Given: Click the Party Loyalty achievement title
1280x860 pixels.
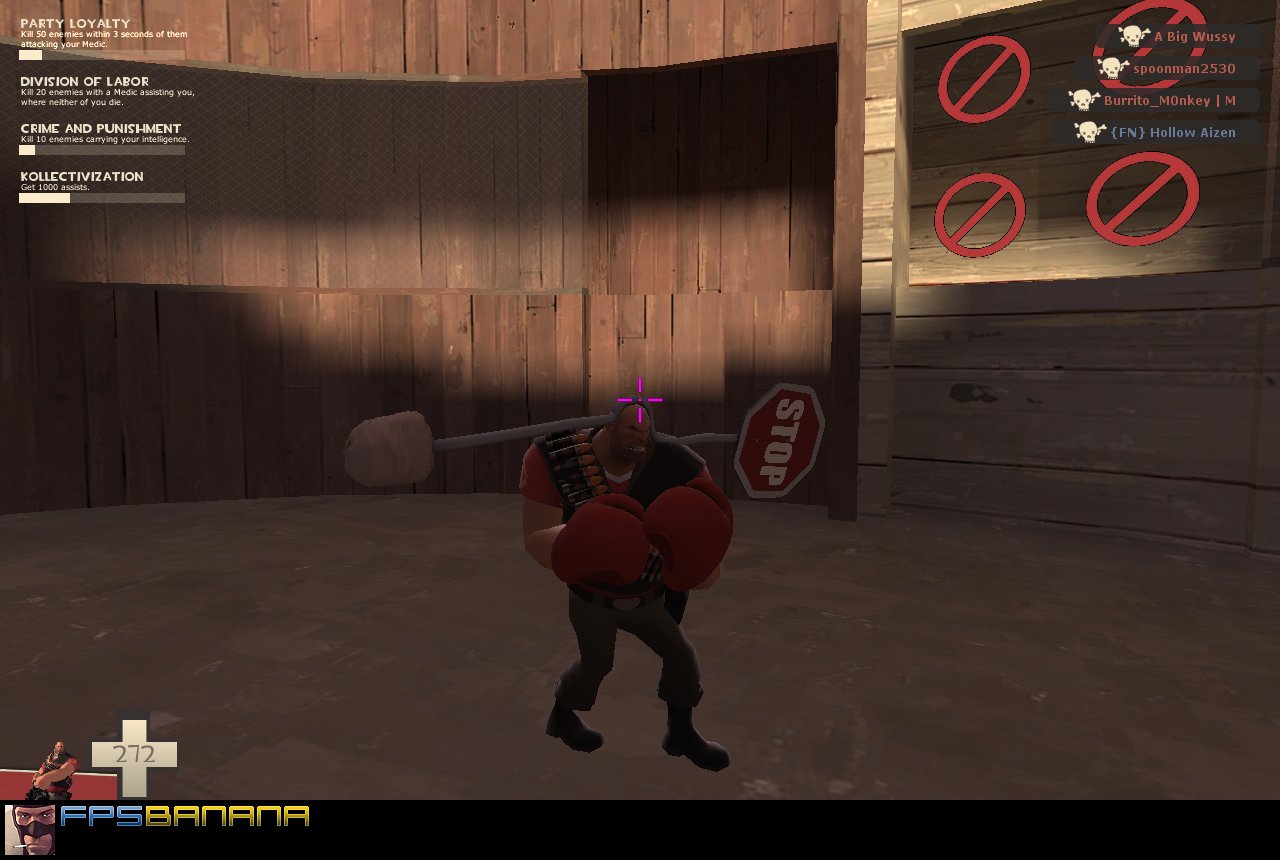Looking at the screenshot, I should click(77, 23).
